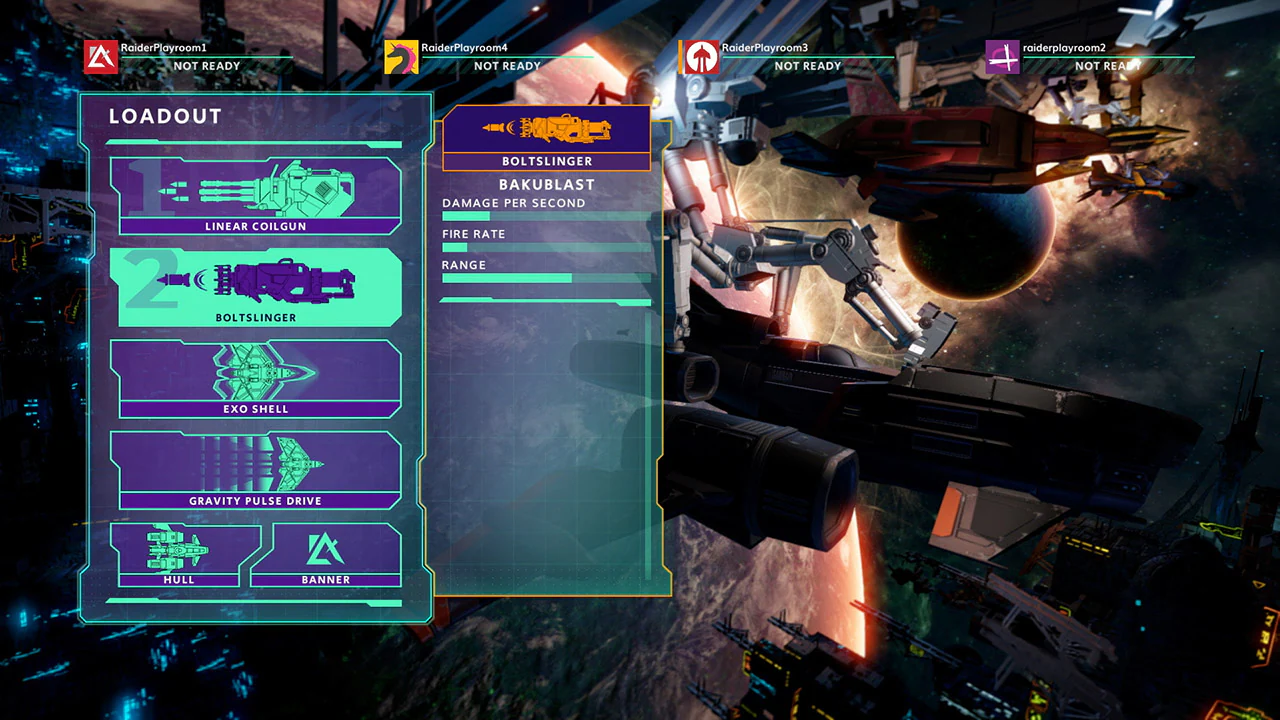Select the orange anchor emblem for RaiderPlayroom3
The height and width of the screenshot is (720, 1280).
tap(701, 56)
